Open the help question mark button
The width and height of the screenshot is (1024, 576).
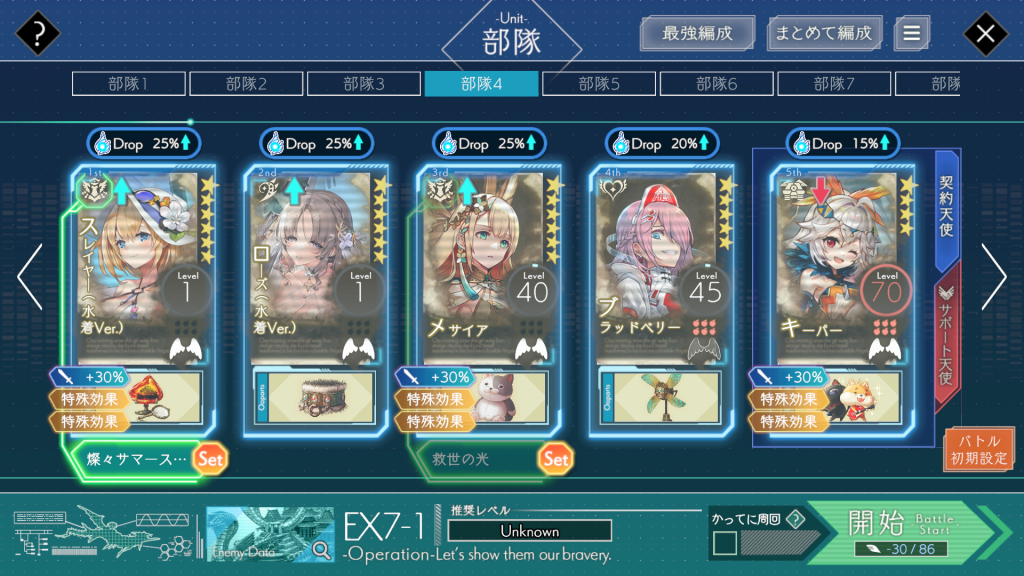37,35
